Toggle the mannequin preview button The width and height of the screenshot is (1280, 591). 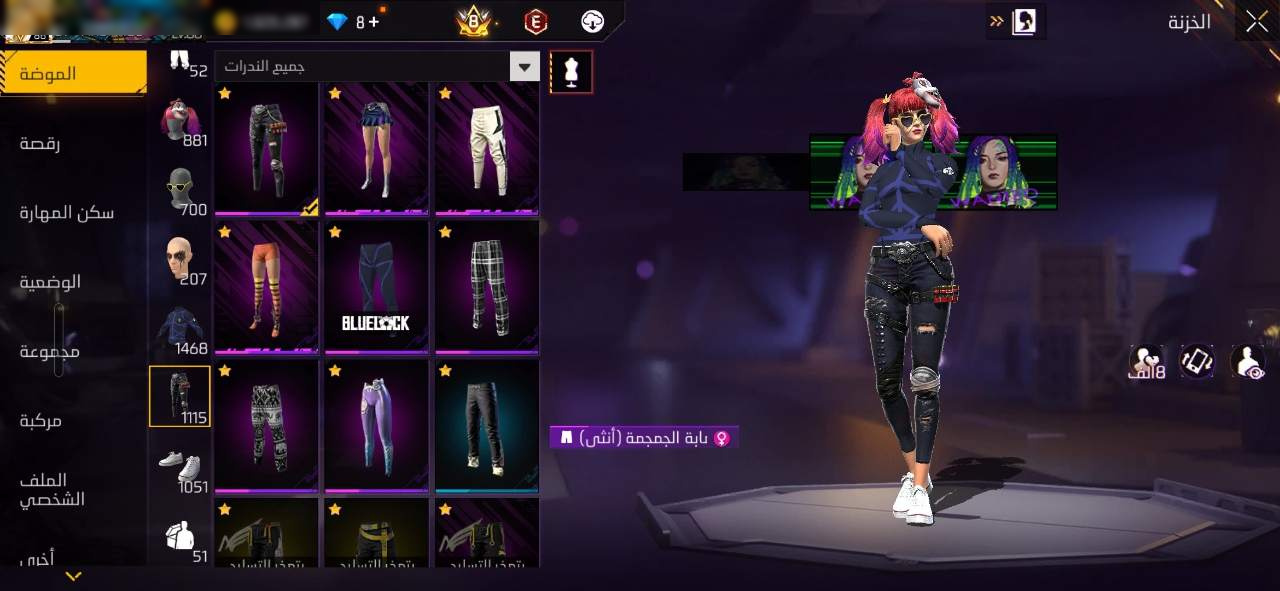pos(571,71)
